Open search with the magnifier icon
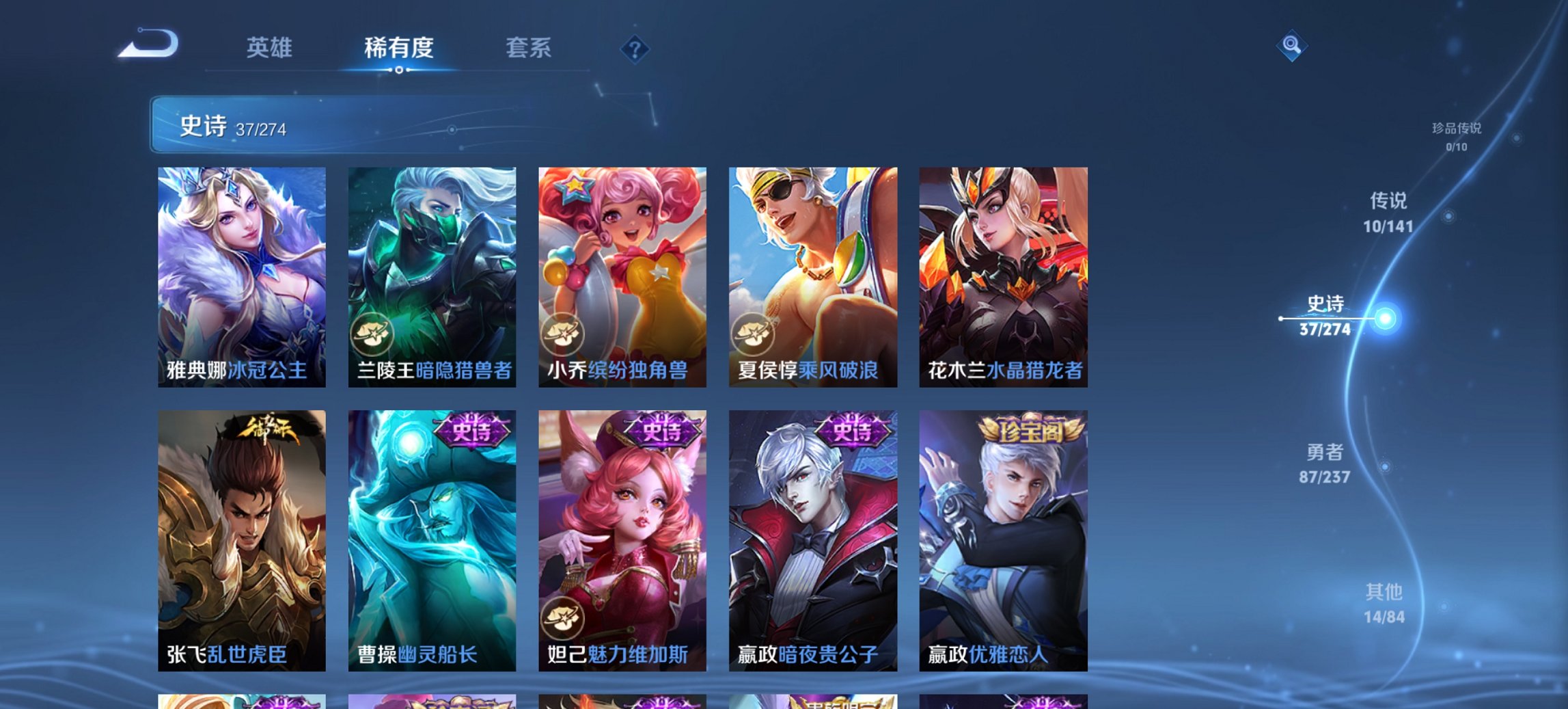 click(x=1291, y=46)
